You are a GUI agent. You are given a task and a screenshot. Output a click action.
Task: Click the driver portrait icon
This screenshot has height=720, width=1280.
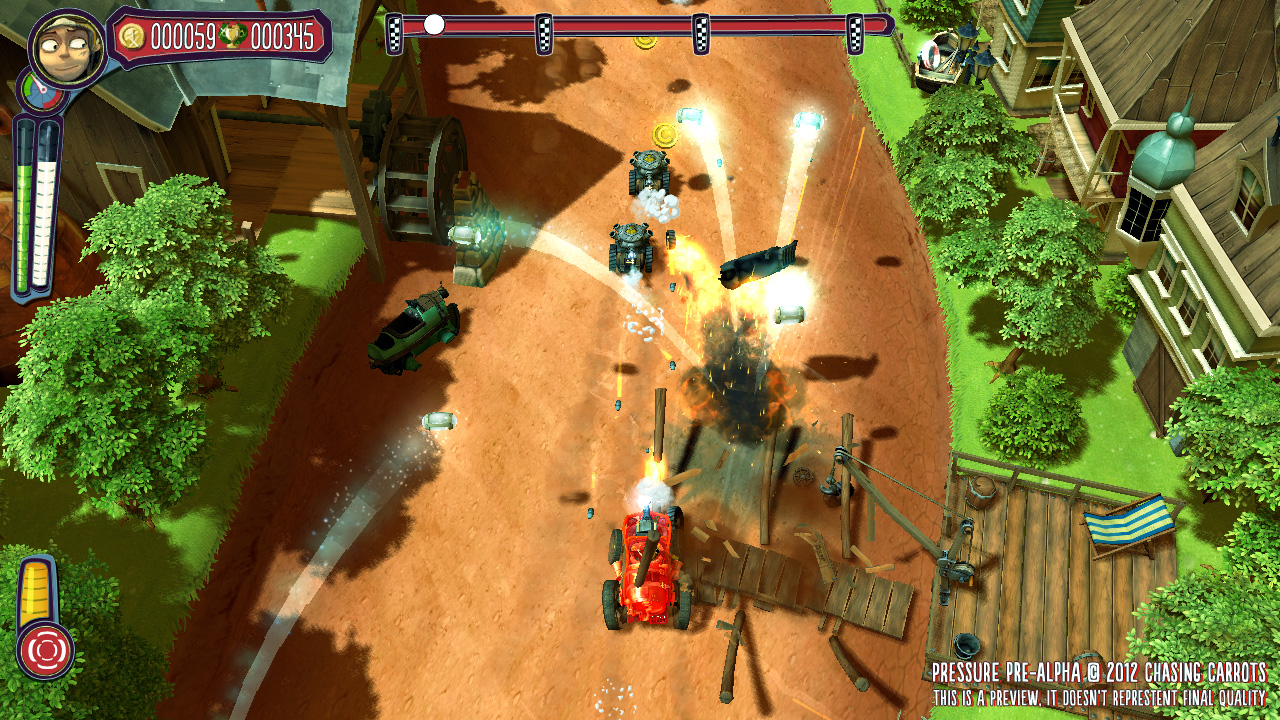[x=67, y=47]
